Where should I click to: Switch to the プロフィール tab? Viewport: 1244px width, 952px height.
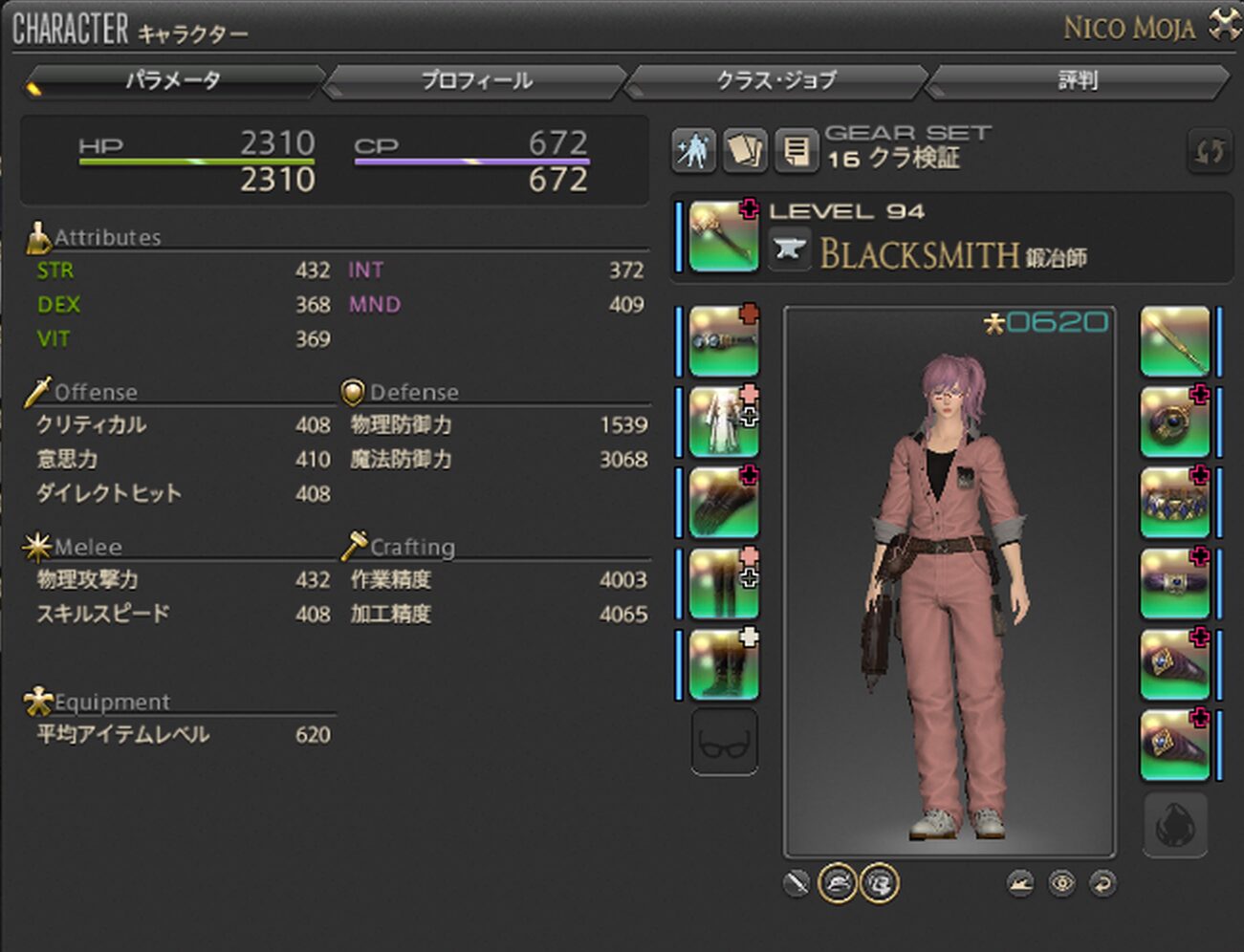(x=476, y=81)
